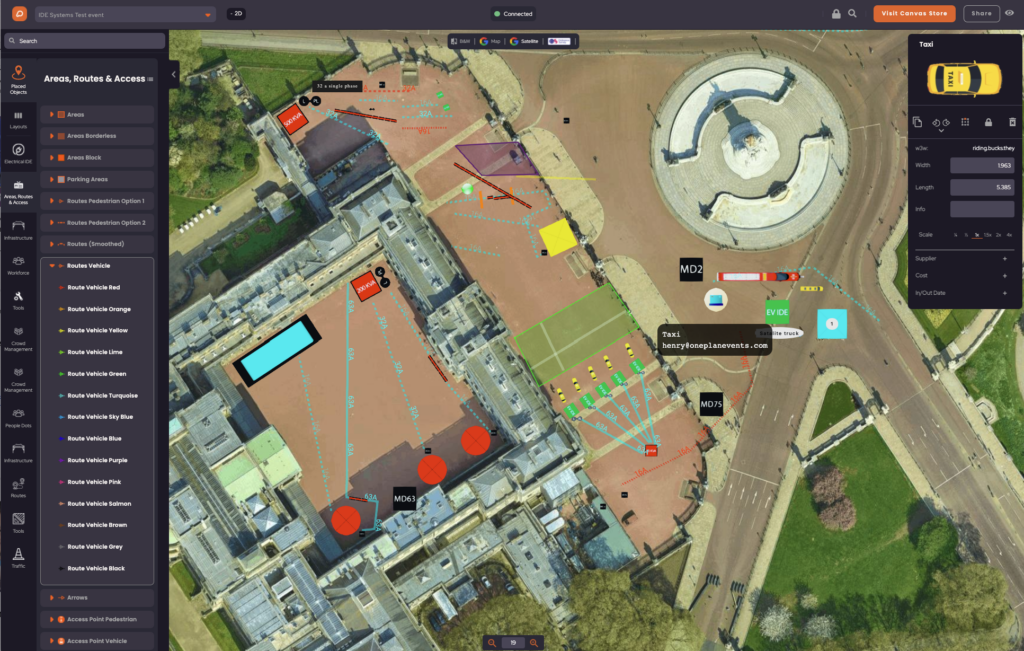Screen dimensions: 1024x651
Task: Set the Taxi scale to 2x
Action: 997,234
